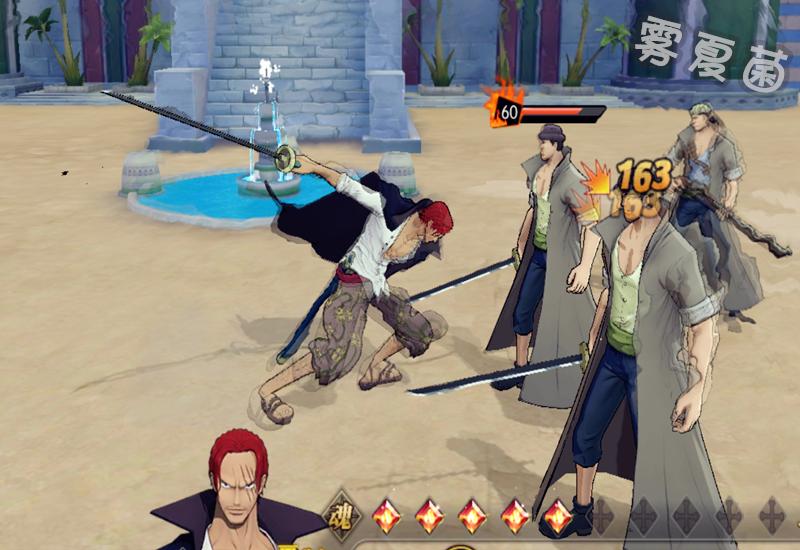The image size is (800, 550).
Task: Tap the 魂 soul gauge emblem
Action: point(342,516)
